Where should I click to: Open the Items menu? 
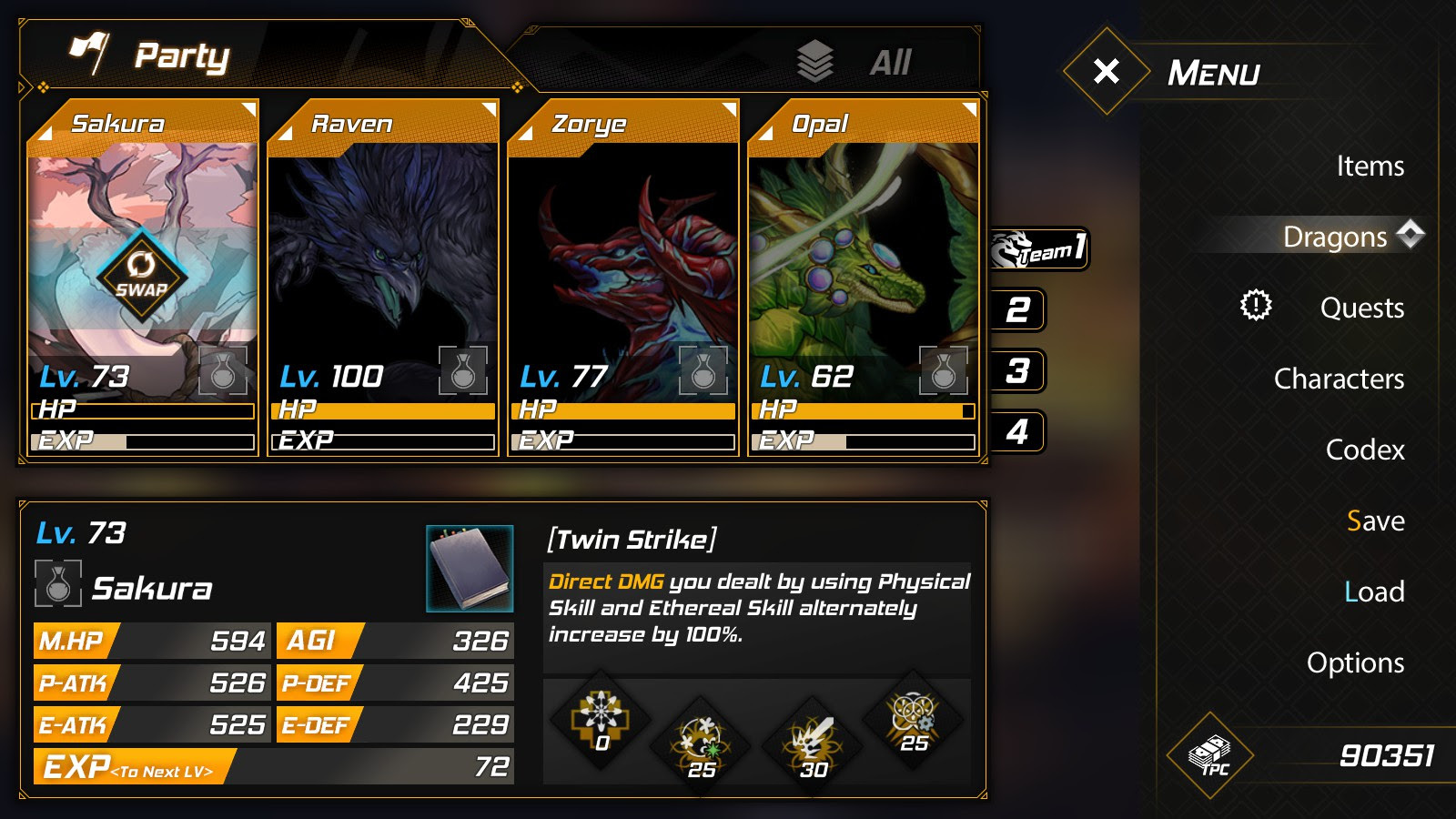(x=1370, y=166)
